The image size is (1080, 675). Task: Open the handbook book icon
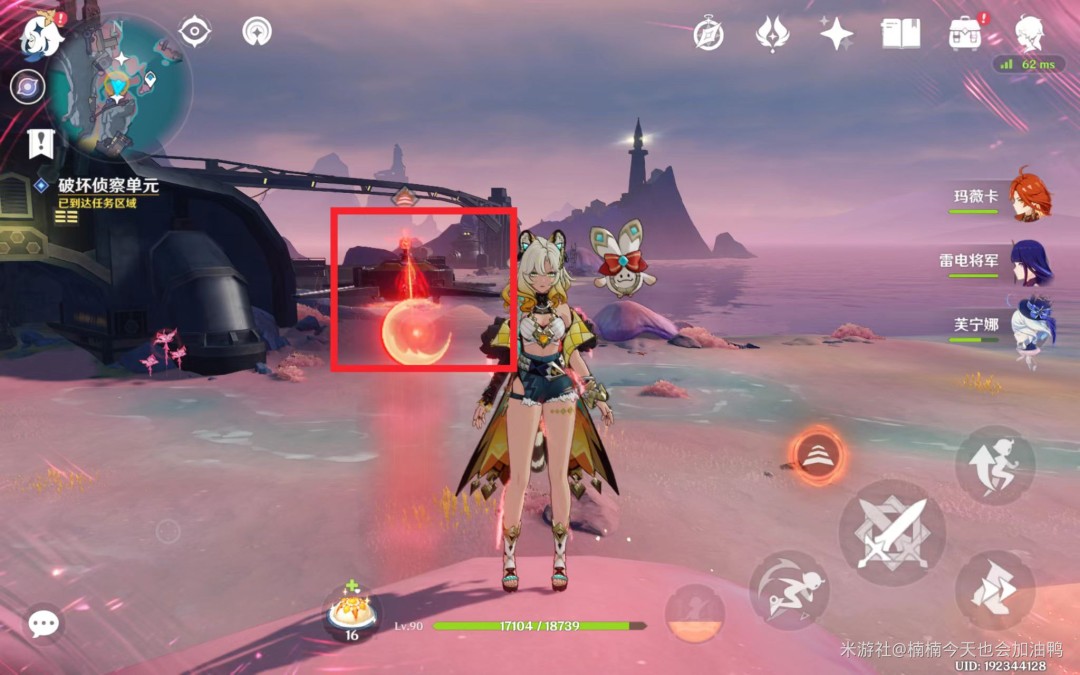coord(900,34)
